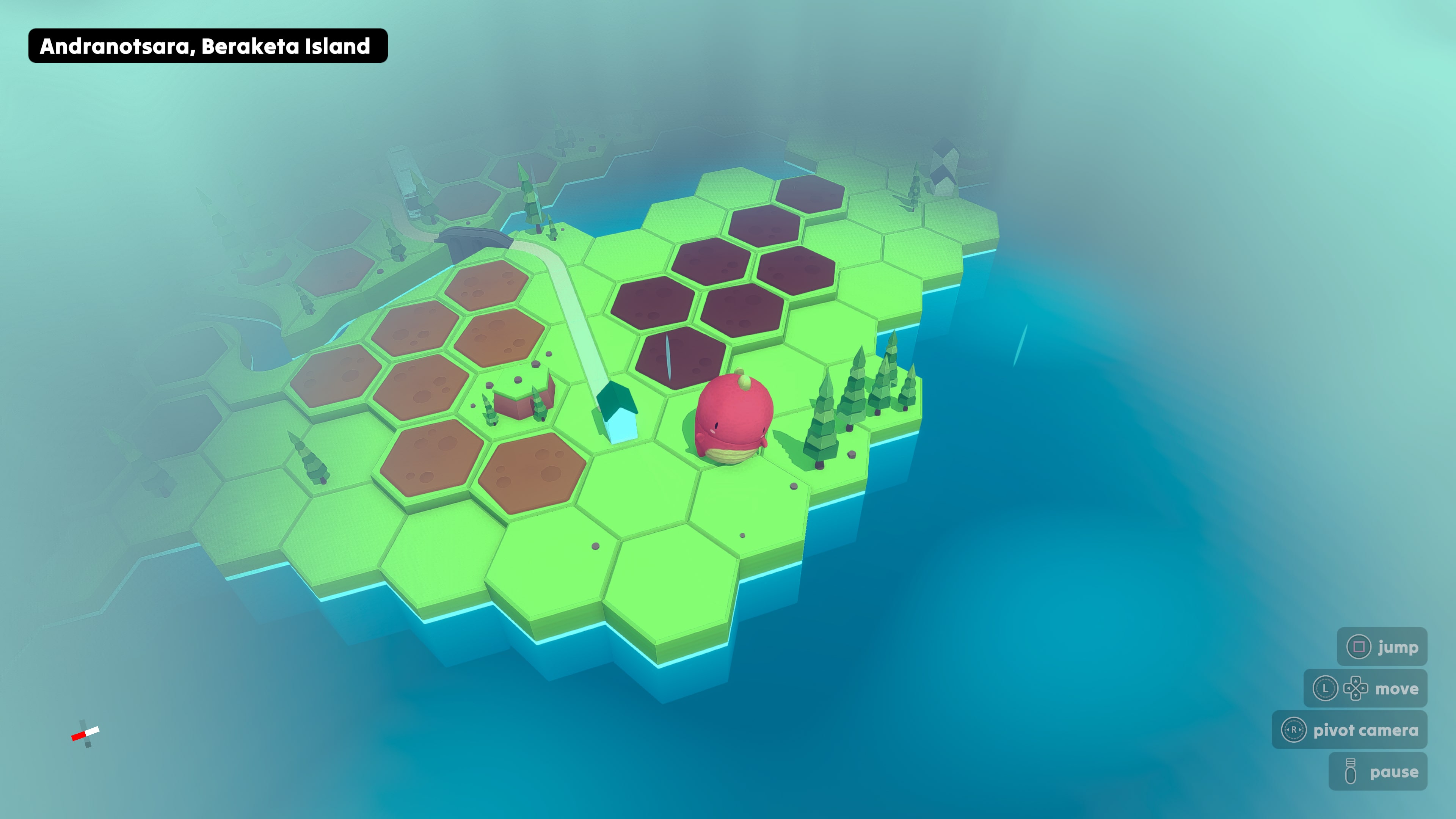The image size is (1456, 819).
Task: Click the square-button jump icon
Action: coord(1359,646)
